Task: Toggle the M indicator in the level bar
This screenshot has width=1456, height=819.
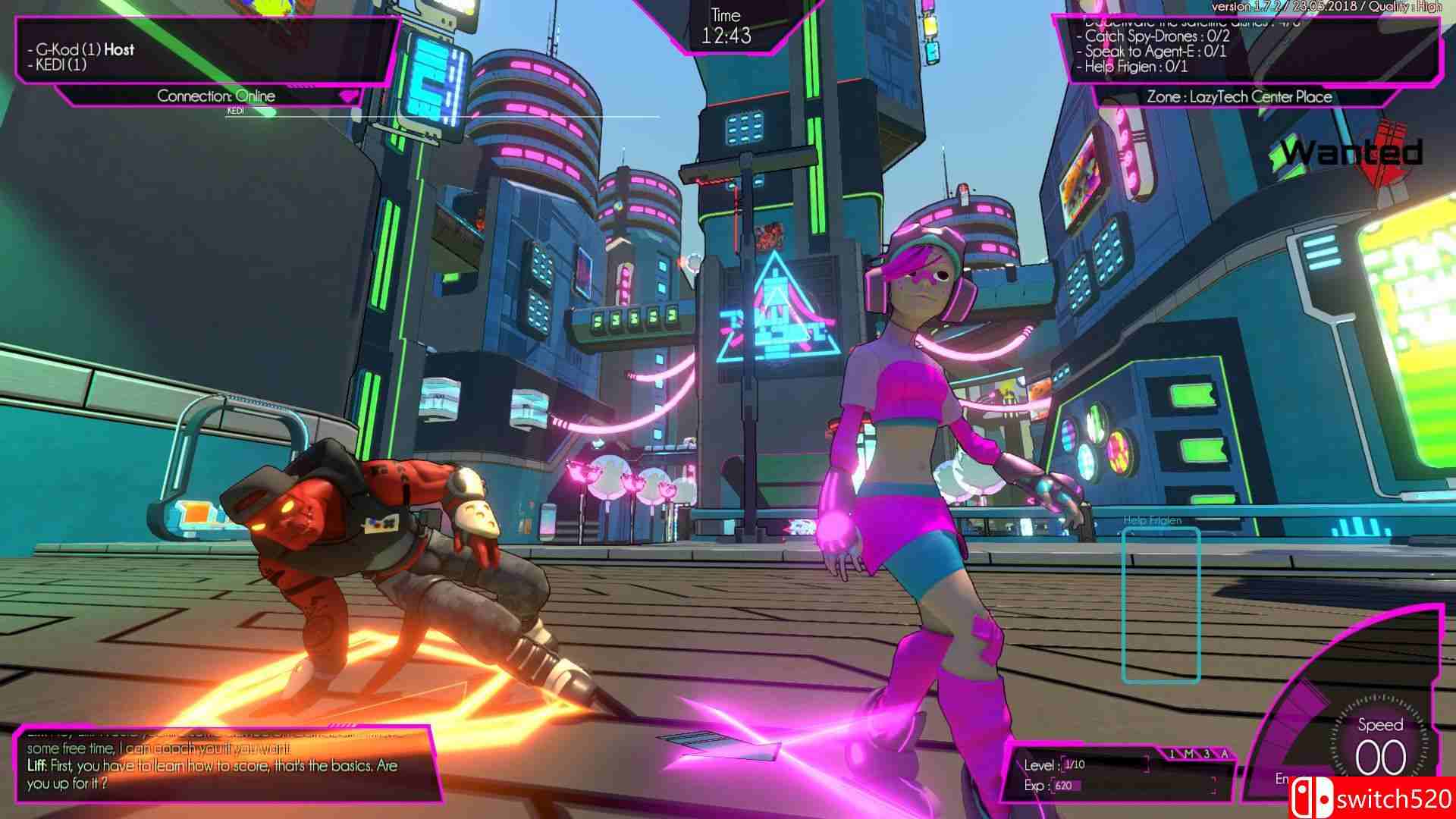Action: pyautogui.click(x=1188, y=753)
